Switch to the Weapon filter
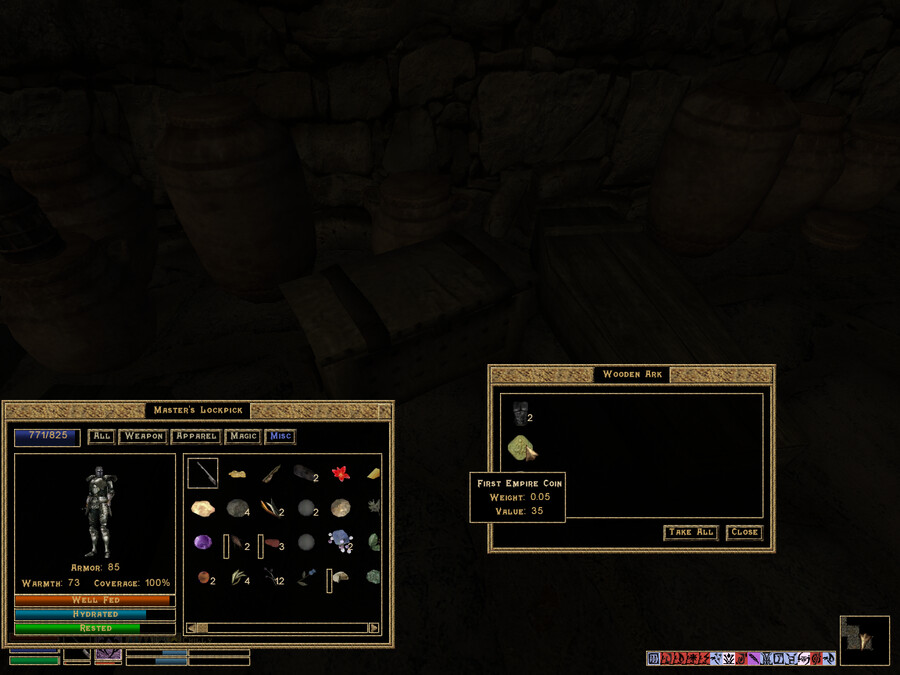Image resolution: width=900 pixels, height=675 pixels. click(143, 436)
